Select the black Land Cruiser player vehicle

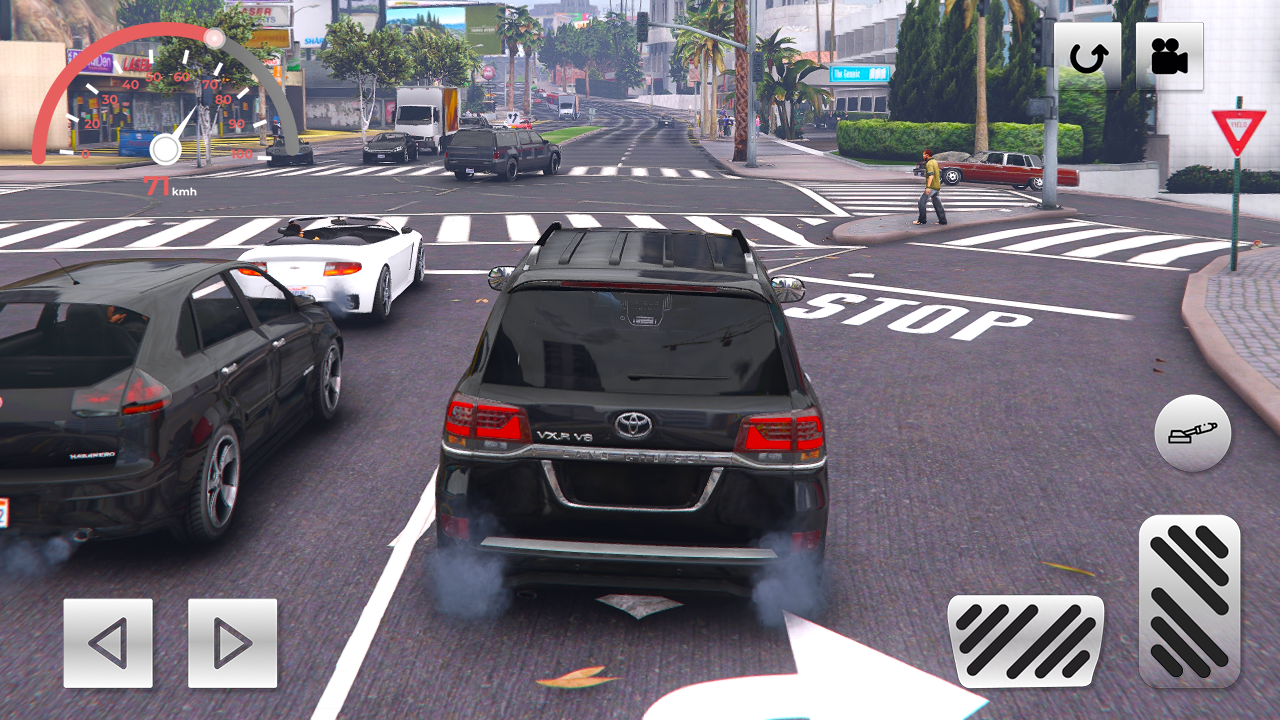630,420
